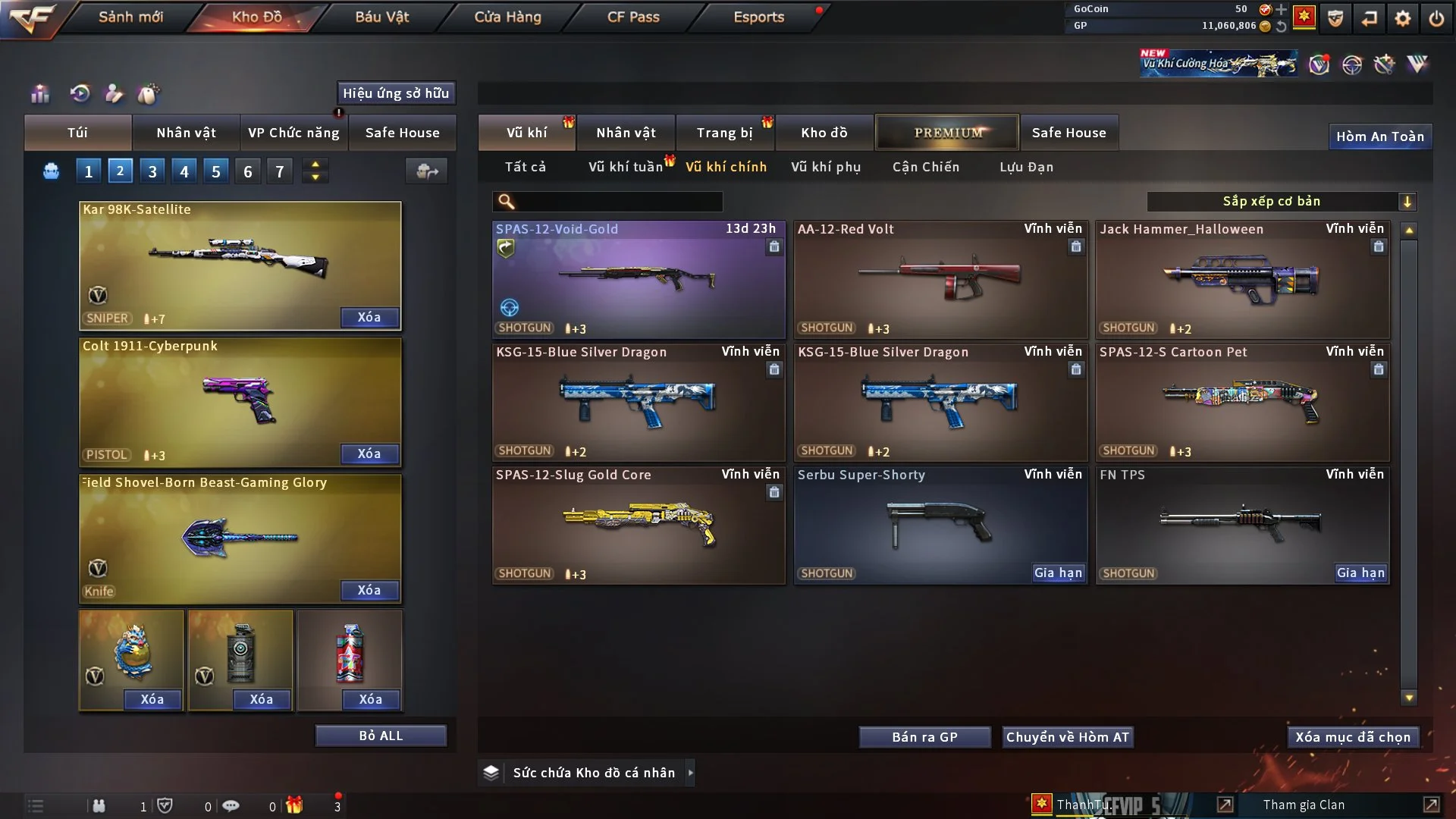1456x819 pixels.
Task: Open the settings gear icon
Action: point(1402,17)
